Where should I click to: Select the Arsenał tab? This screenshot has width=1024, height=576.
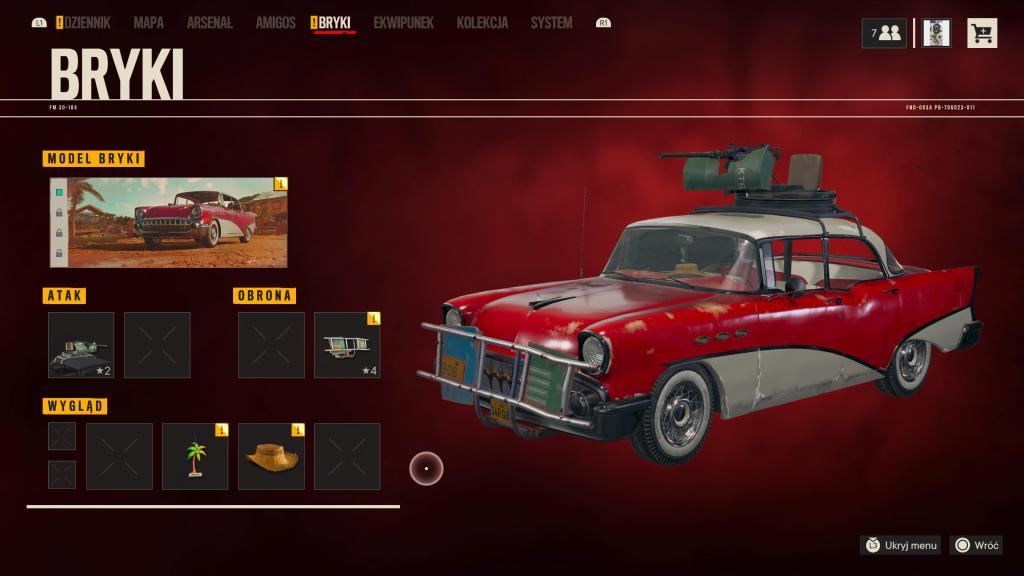point(209,22)
